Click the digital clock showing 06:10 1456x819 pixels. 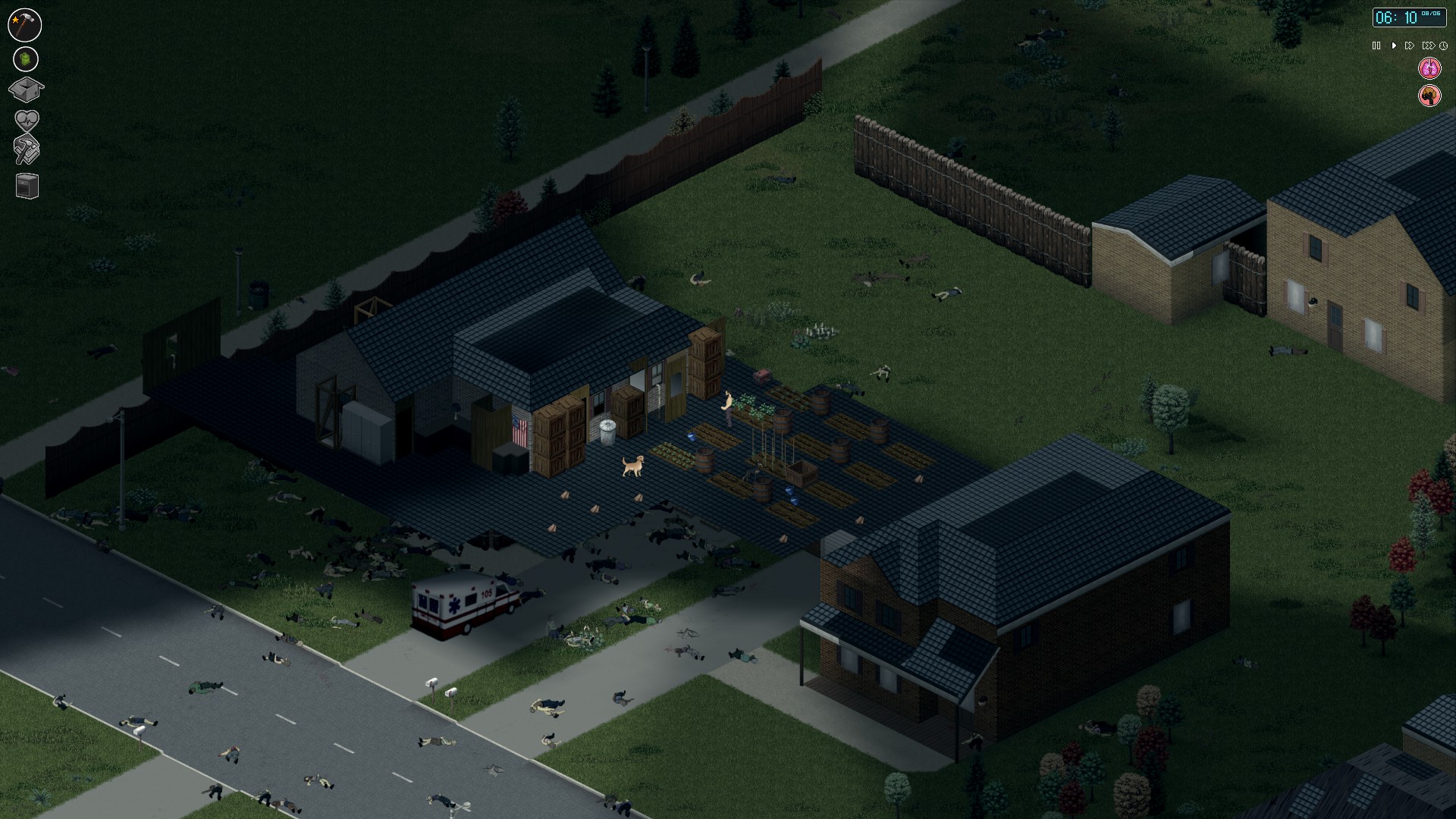click(1408, 18)
